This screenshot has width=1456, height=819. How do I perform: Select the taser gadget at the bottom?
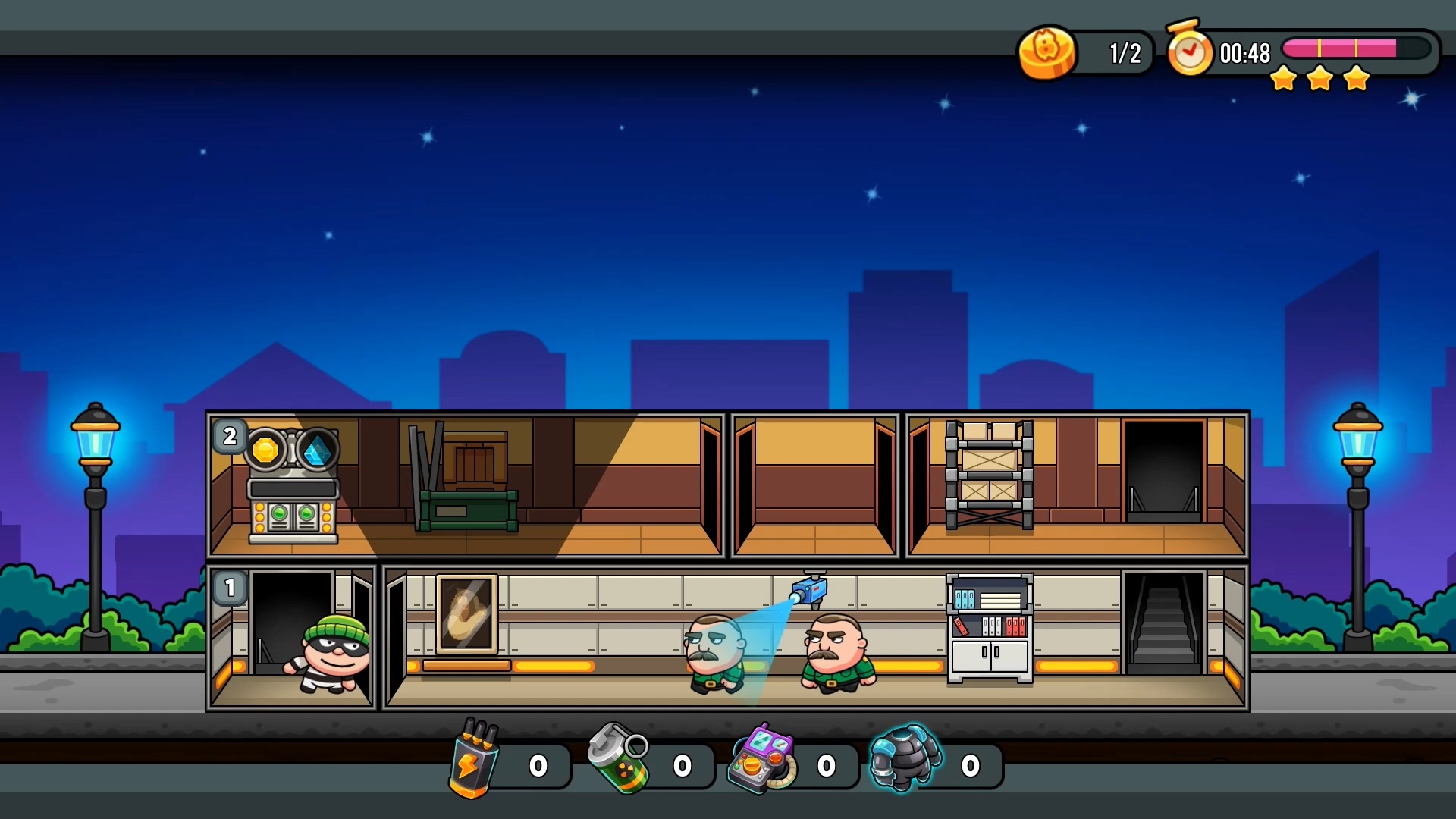pyautogui.click(x=475, y=762)
